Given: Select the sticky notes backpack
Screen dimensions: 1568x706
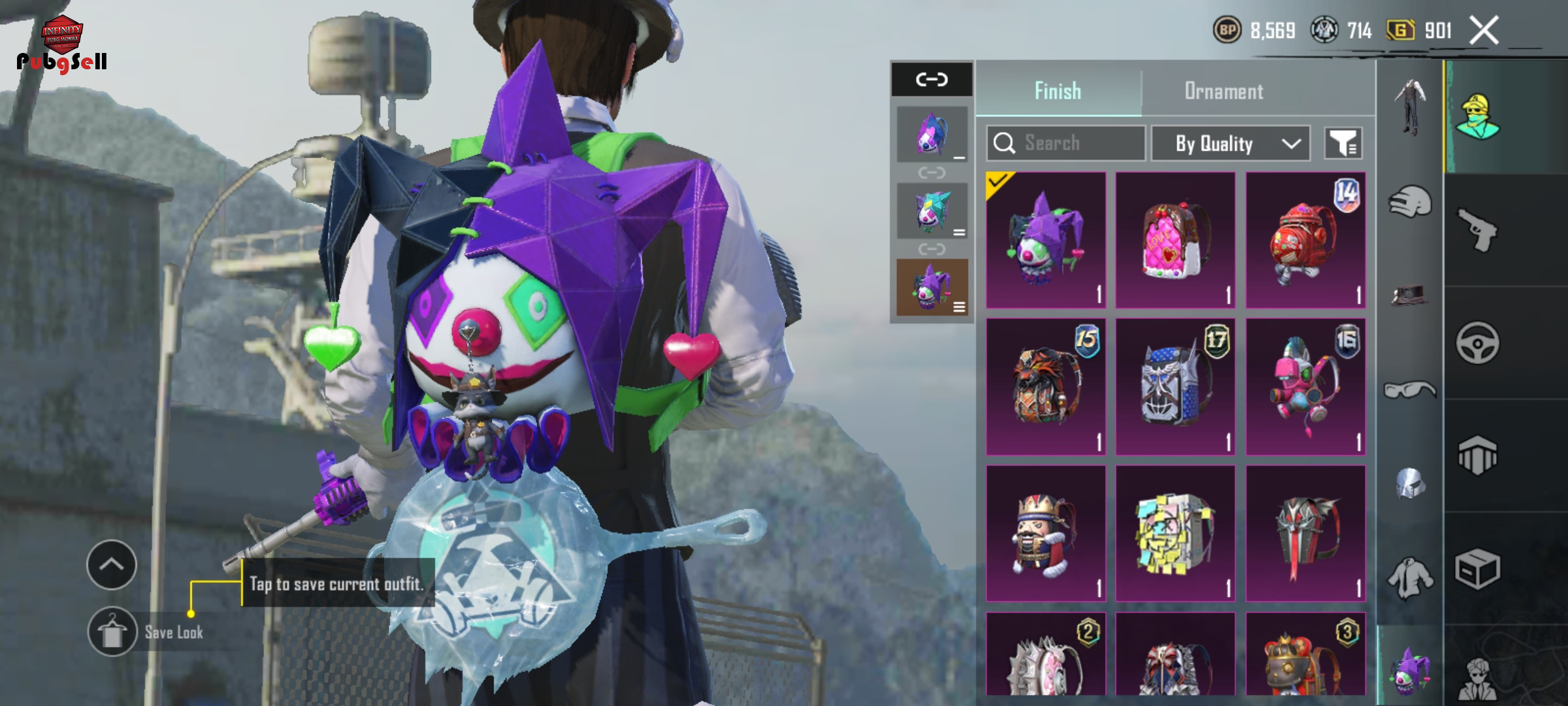Looking at the screenshot, I should coord(1175,533).
